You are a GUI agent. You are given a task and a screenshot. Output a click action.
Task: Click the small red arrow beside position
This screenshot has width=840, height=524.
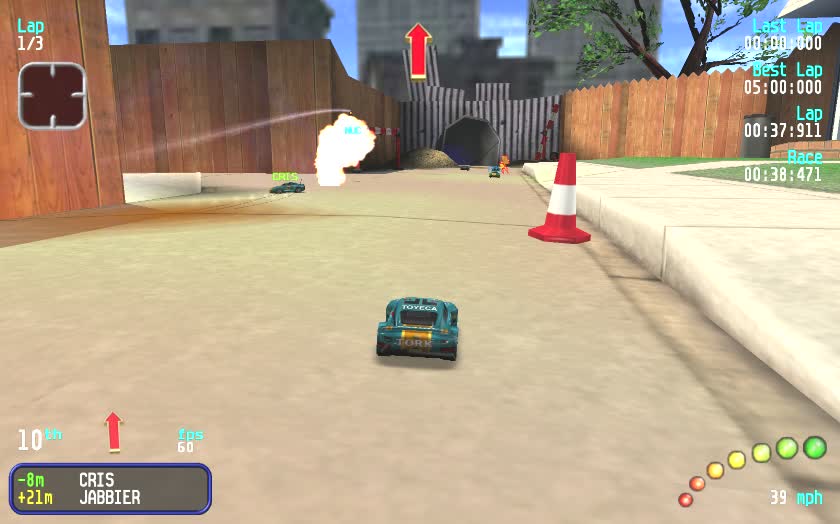[x=113, y=431]
